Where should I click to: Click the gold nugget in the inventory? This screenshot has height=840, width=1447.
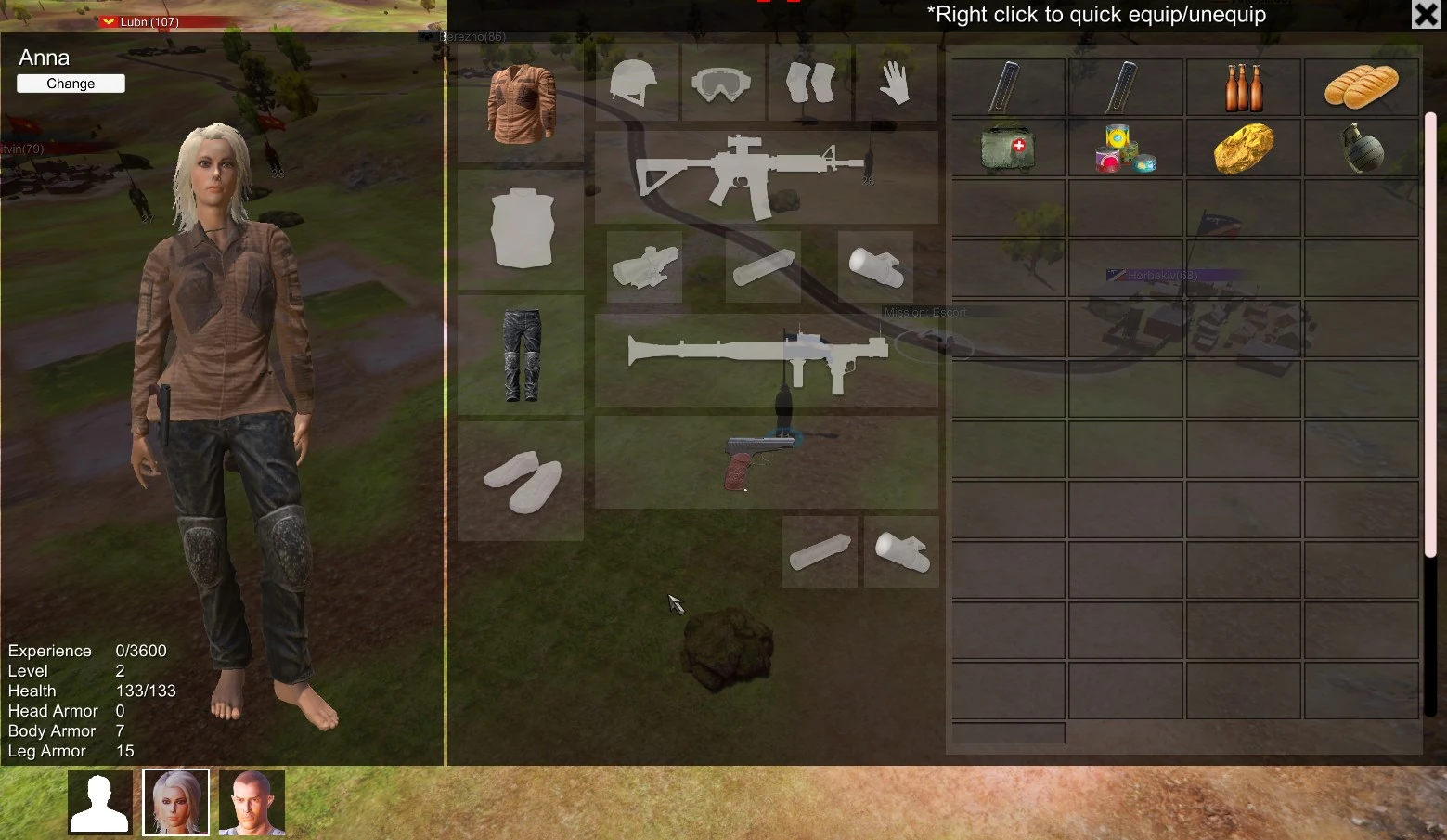click(x=1244, y=149)
